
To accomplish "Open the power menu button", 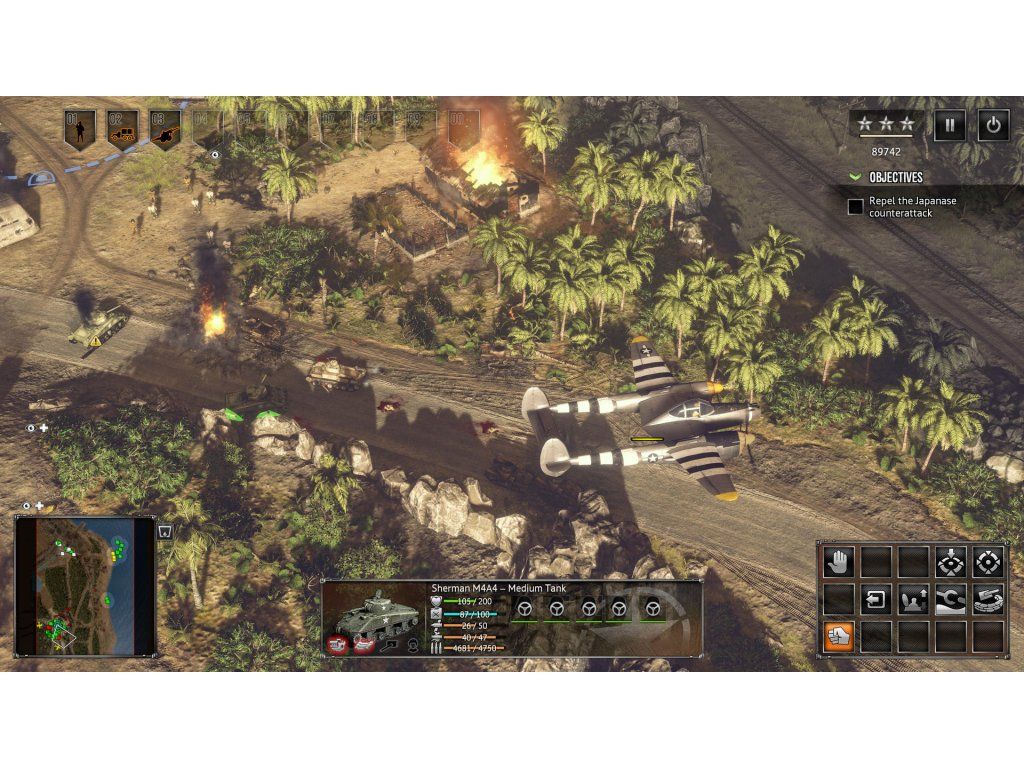I will coord(992,125).
